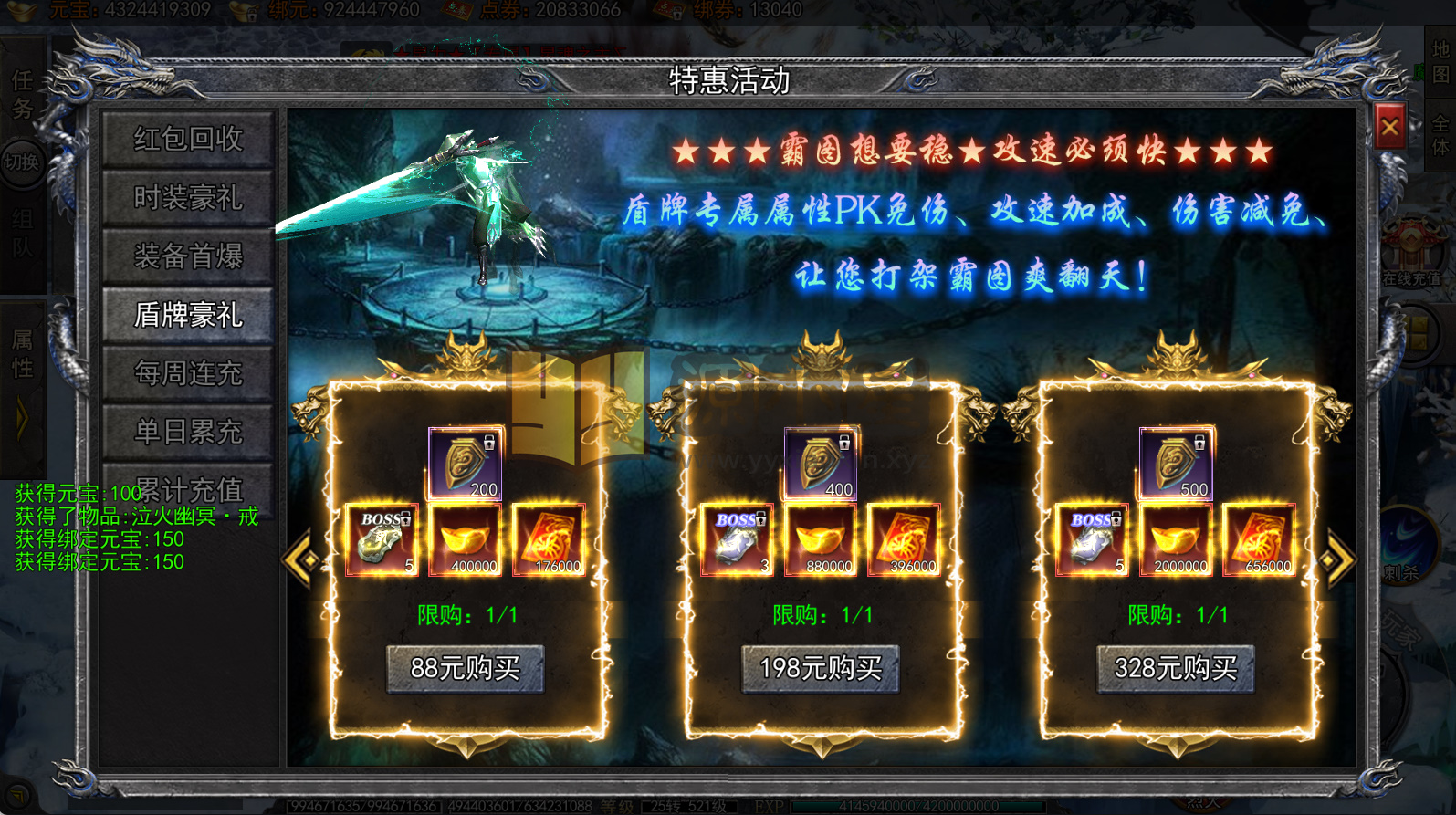This screenshot has height=815, width=1456.
Task: Buy the 88元购买 pack
Action: tap(466, 669)
